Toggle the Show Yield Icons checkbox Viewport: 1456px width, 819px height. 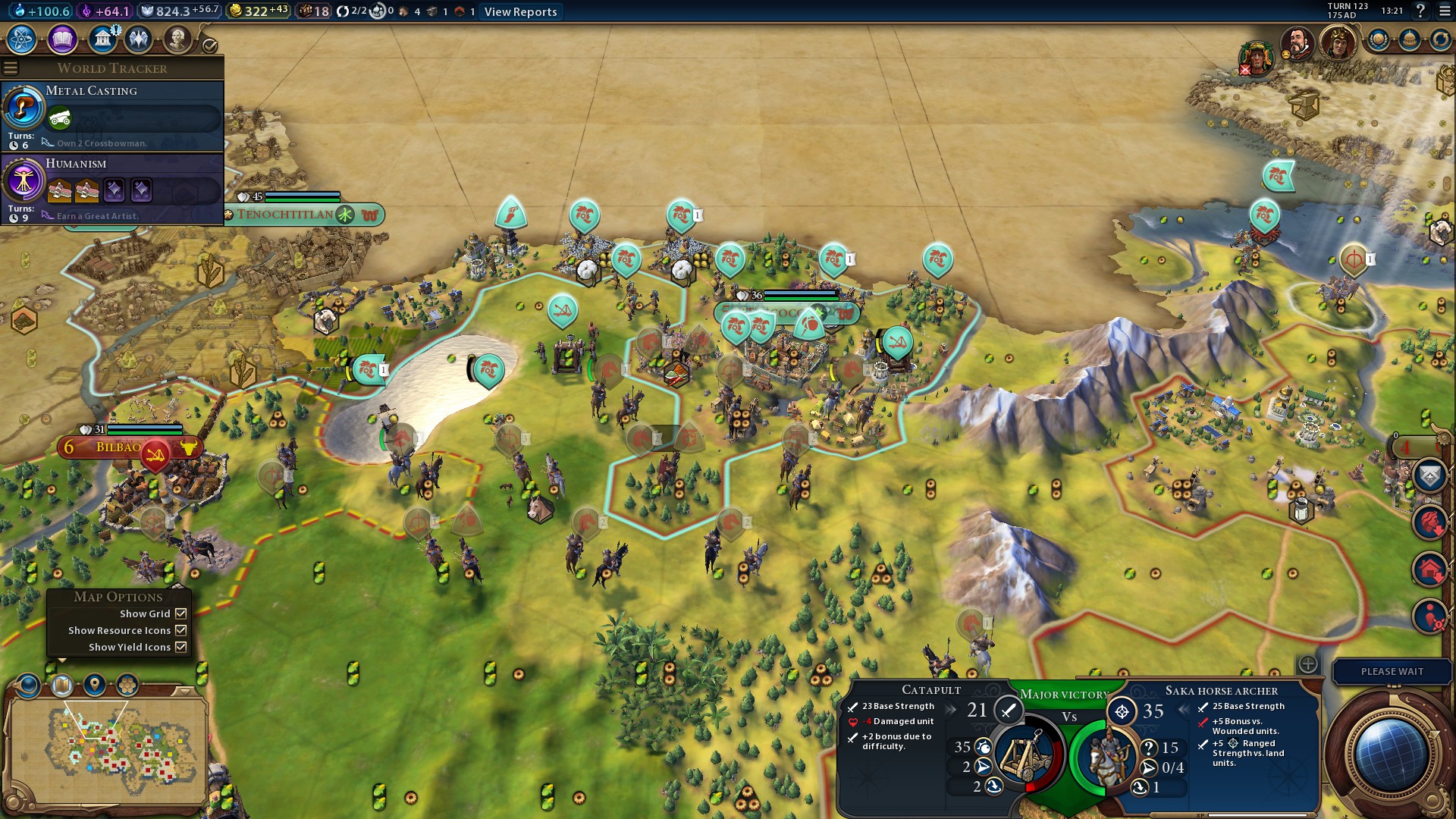tap(181, 647)
